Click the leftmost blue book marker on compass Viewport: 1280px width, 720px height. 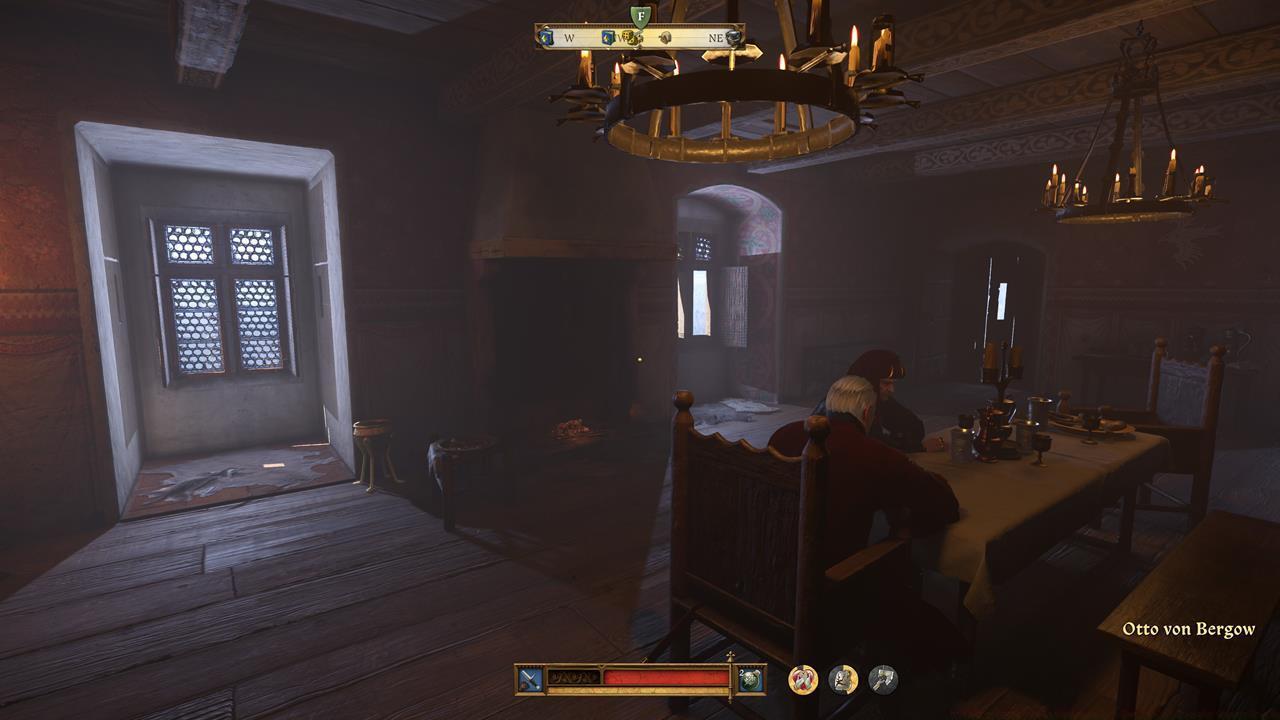pyautogui.click(x=546, y=37)
